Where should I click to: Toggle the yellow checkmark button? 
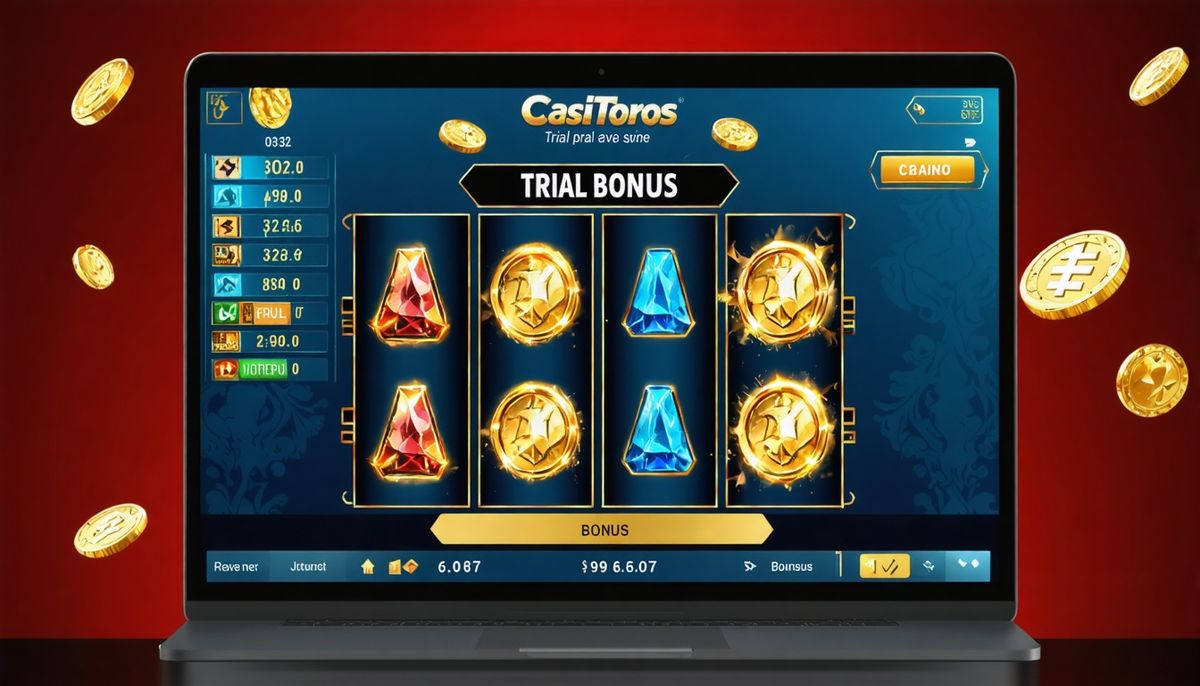tap(884, 567)
